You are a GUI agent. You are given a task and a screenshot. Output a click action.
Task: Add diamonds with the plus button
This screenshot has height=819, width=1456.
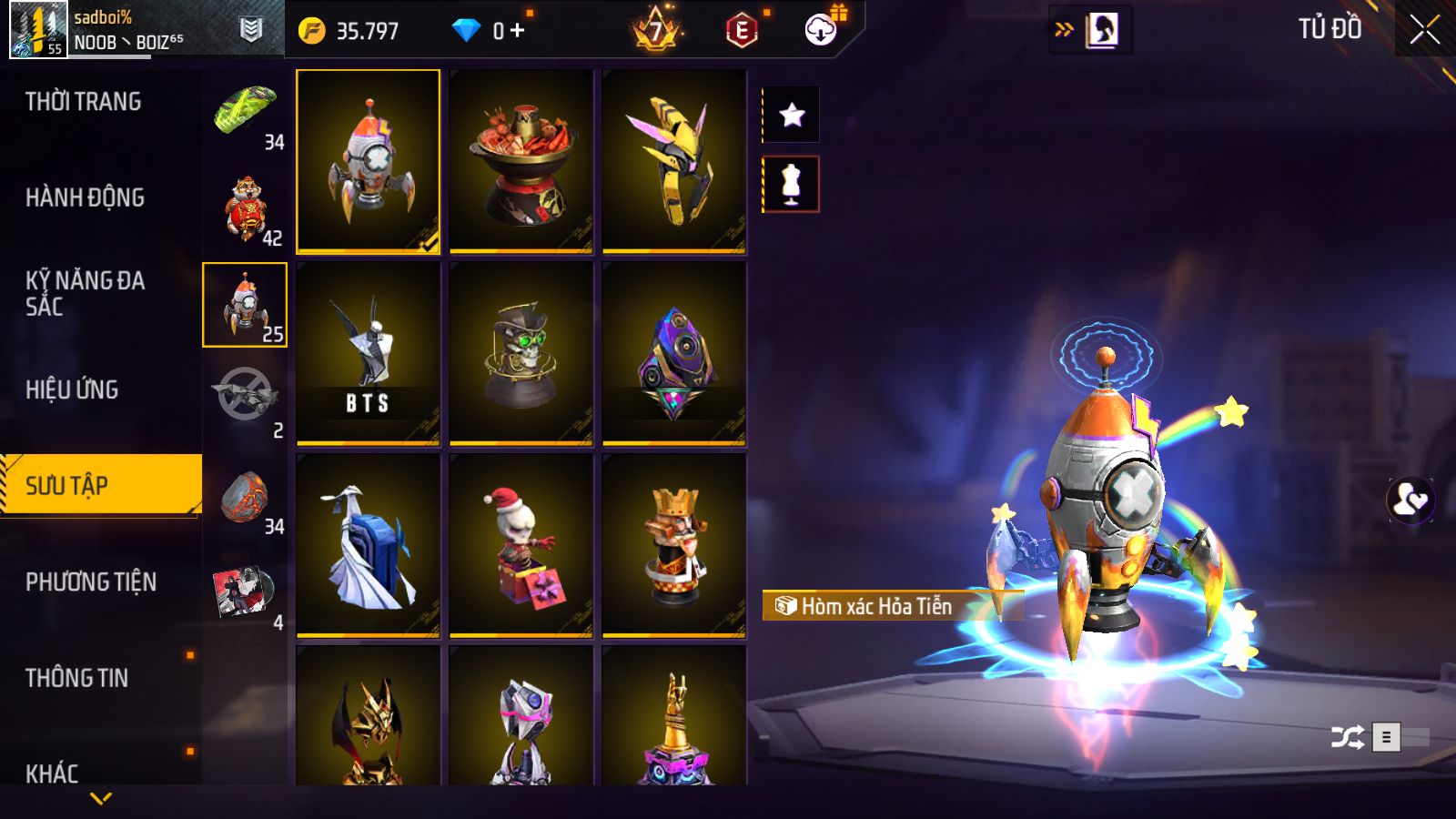click(x=517, y=30)
